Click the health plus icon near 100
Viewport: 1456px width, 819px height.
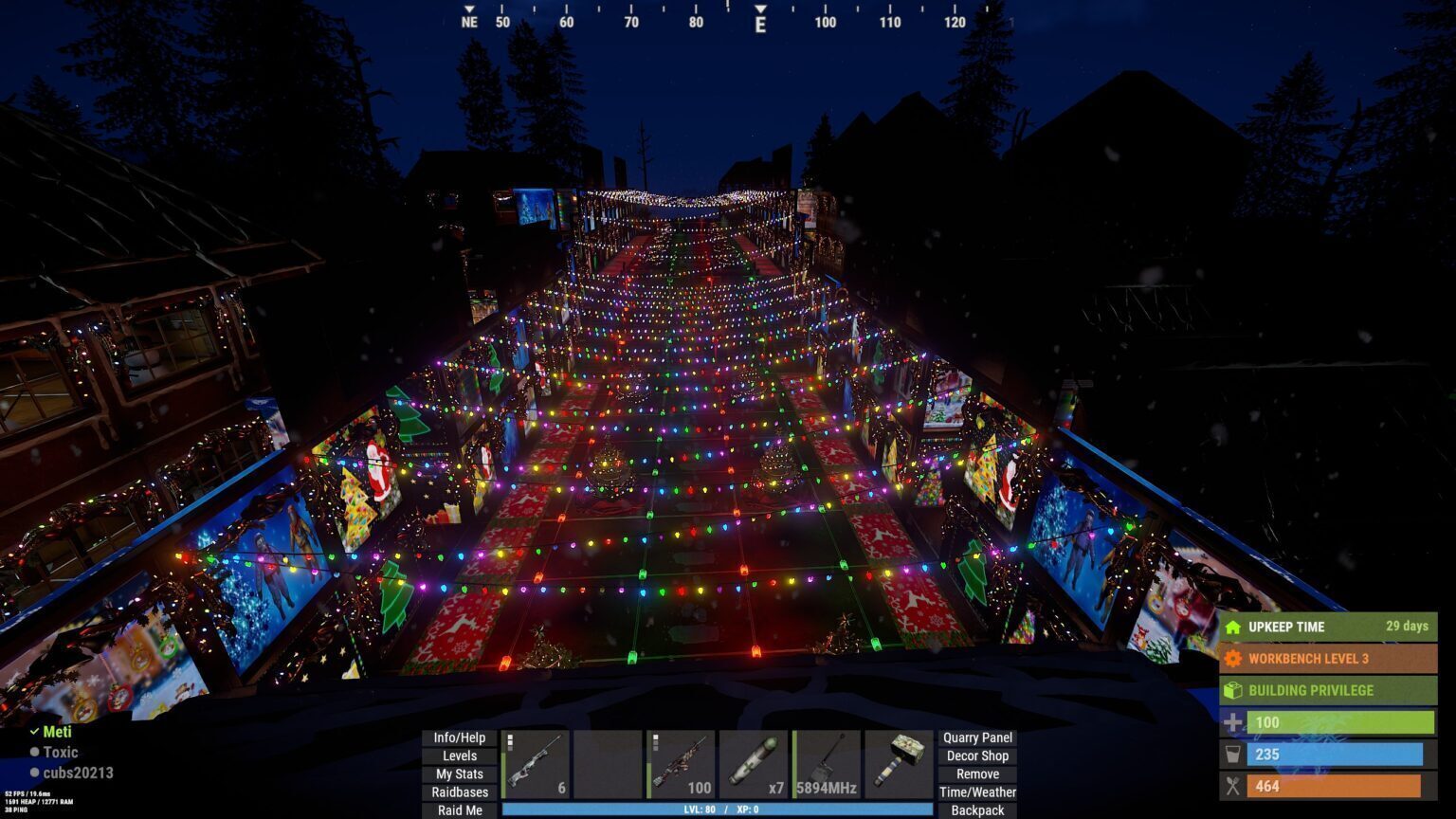[1232, 722]
